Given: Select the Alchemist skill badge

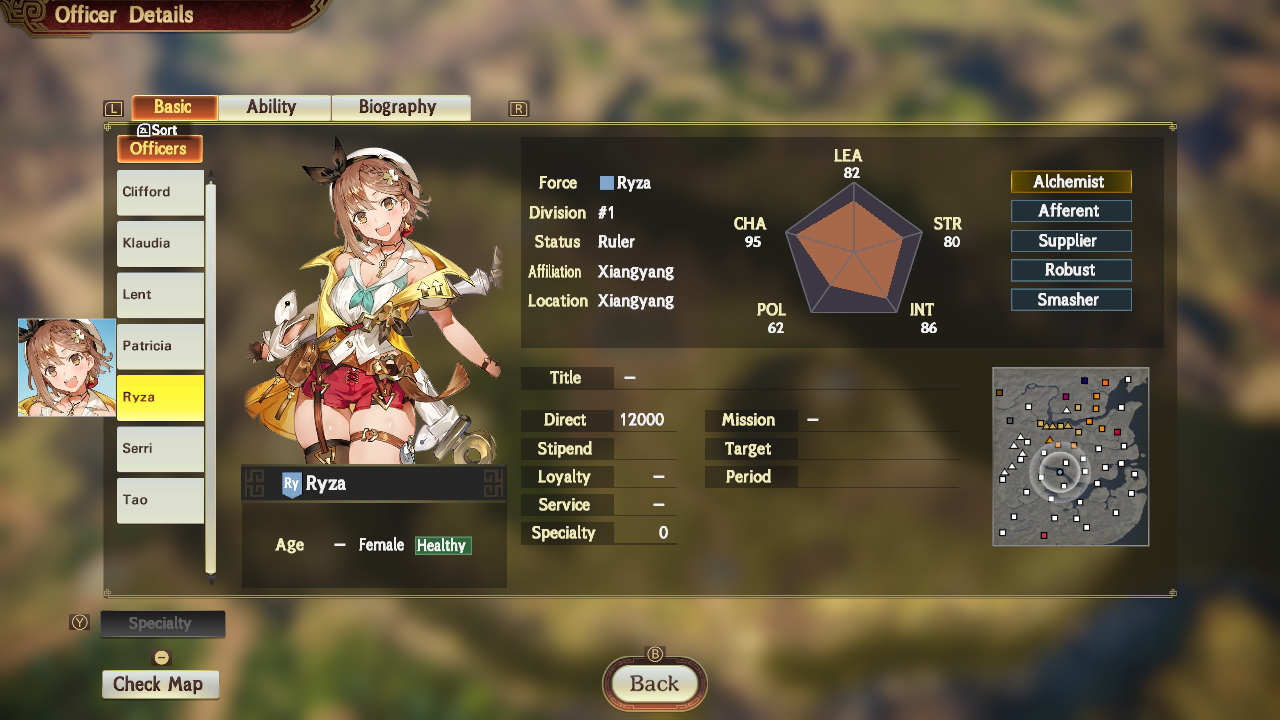Looking at the screenshot, I should click(1071, 181).
